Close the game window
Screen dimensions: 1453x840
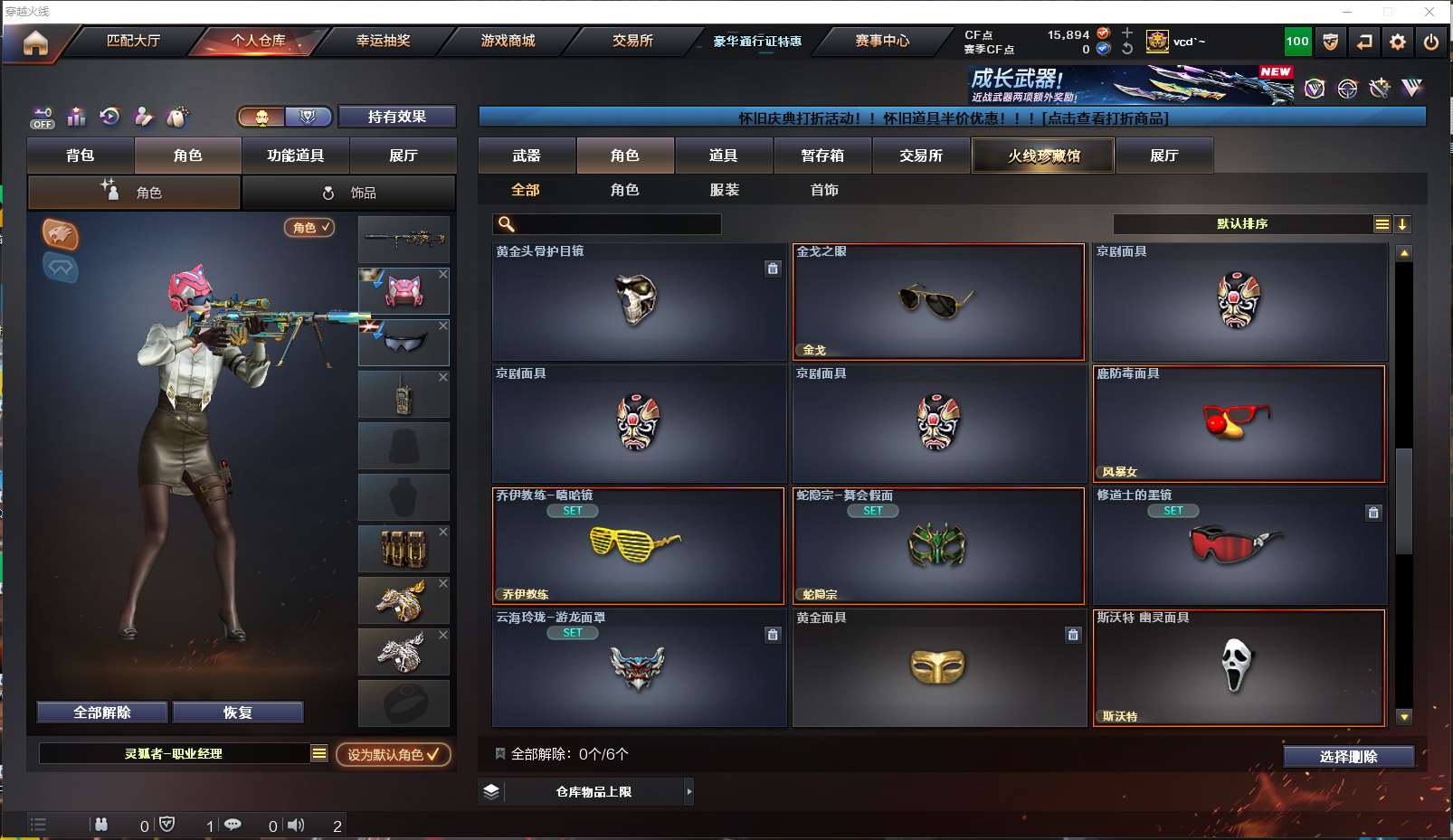1429,12
